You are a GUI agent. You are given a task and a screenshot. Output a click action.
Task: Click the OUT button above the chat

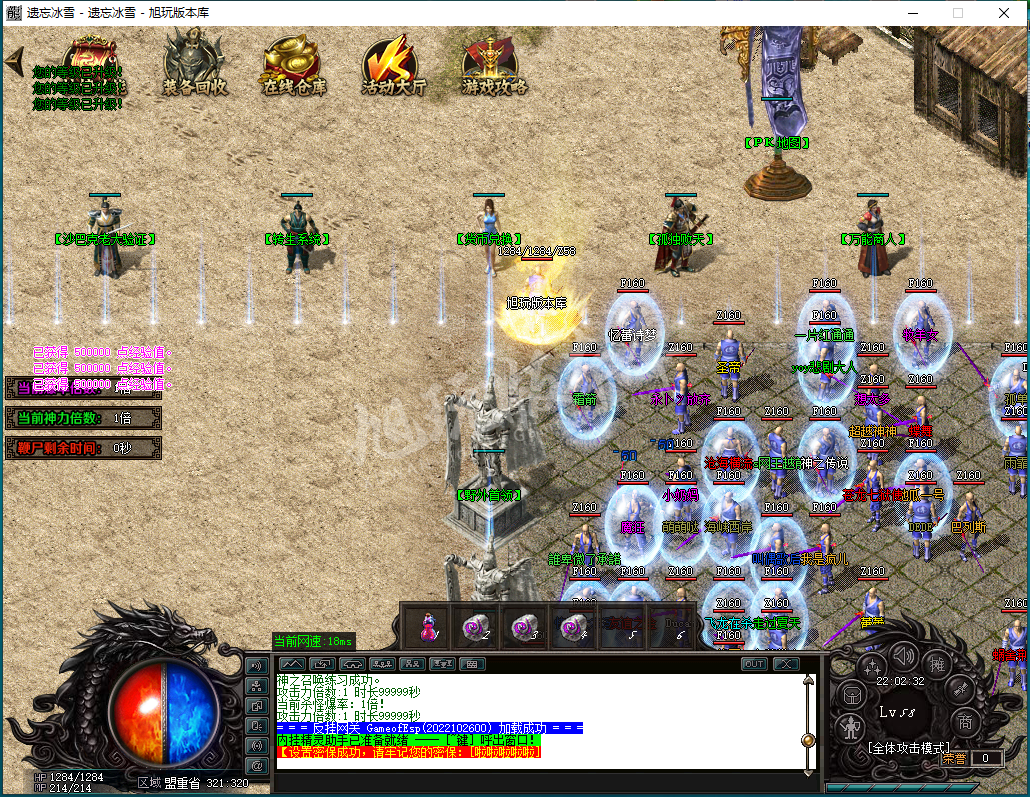[754, 664]
